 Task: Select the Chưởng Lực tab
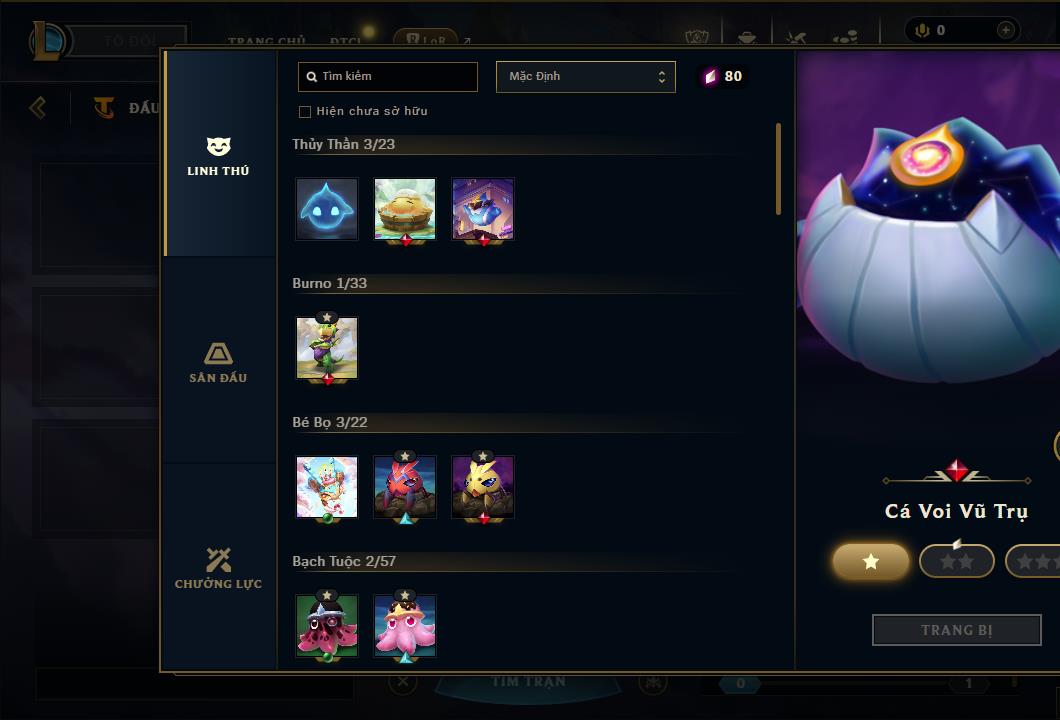tap(218, 568)
